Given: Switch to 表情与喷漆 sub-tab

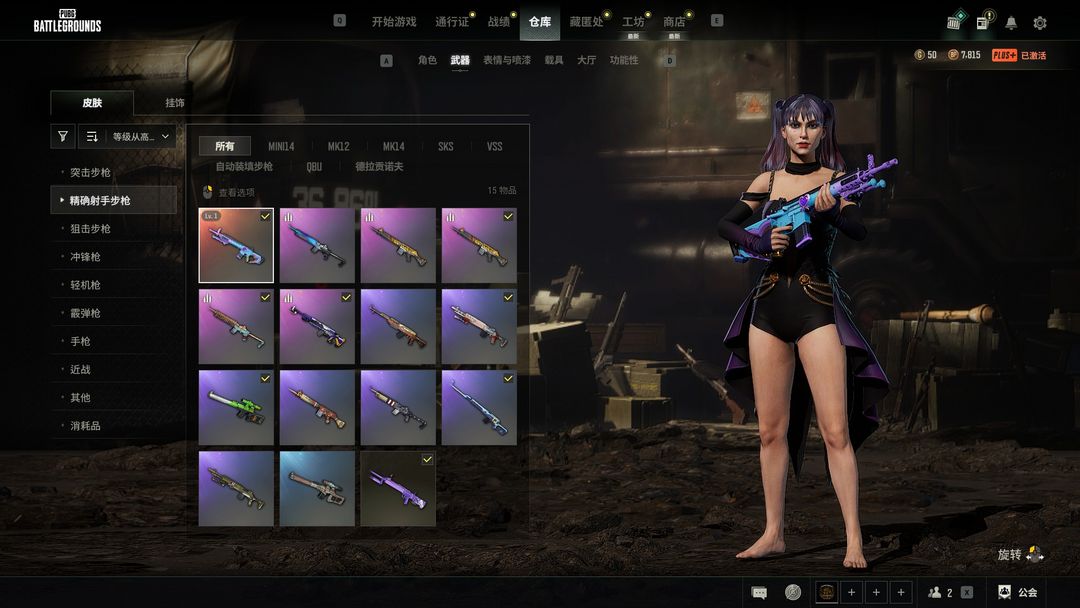Looking at the screenshot, I should coord(507,60).
